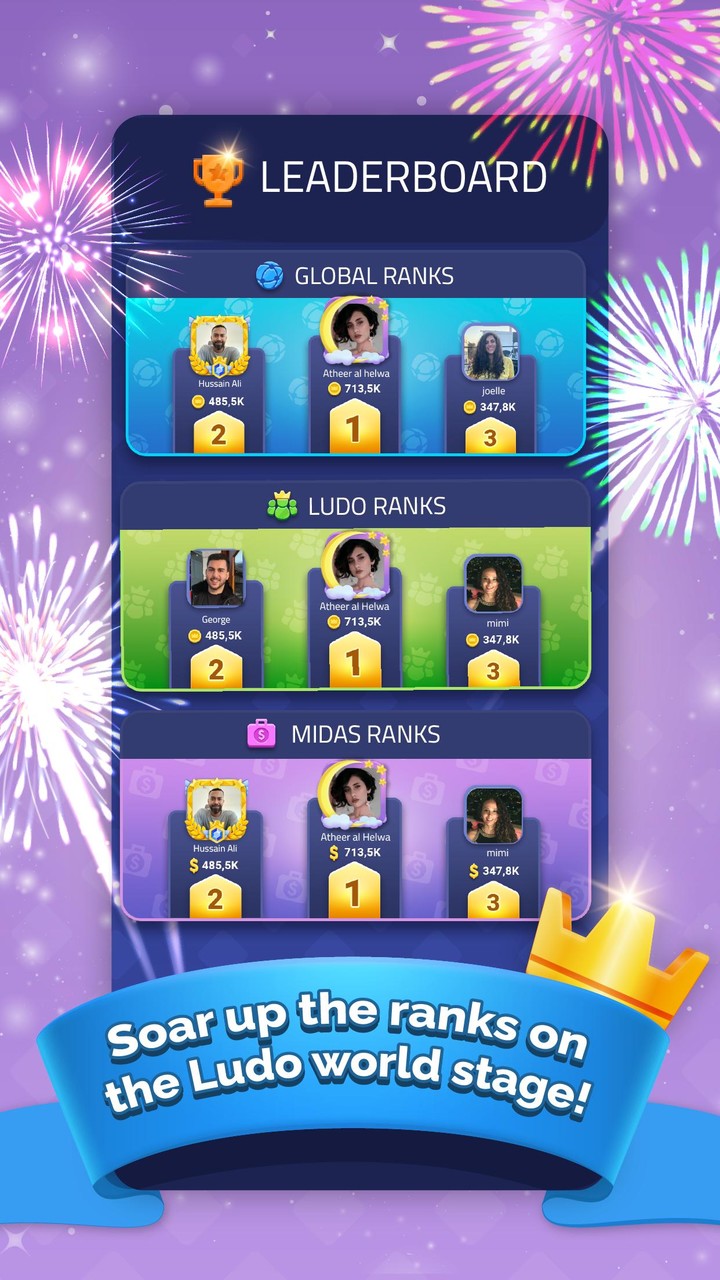
Task: Open the Ludo Ranks section header
Action: [355, 506]
